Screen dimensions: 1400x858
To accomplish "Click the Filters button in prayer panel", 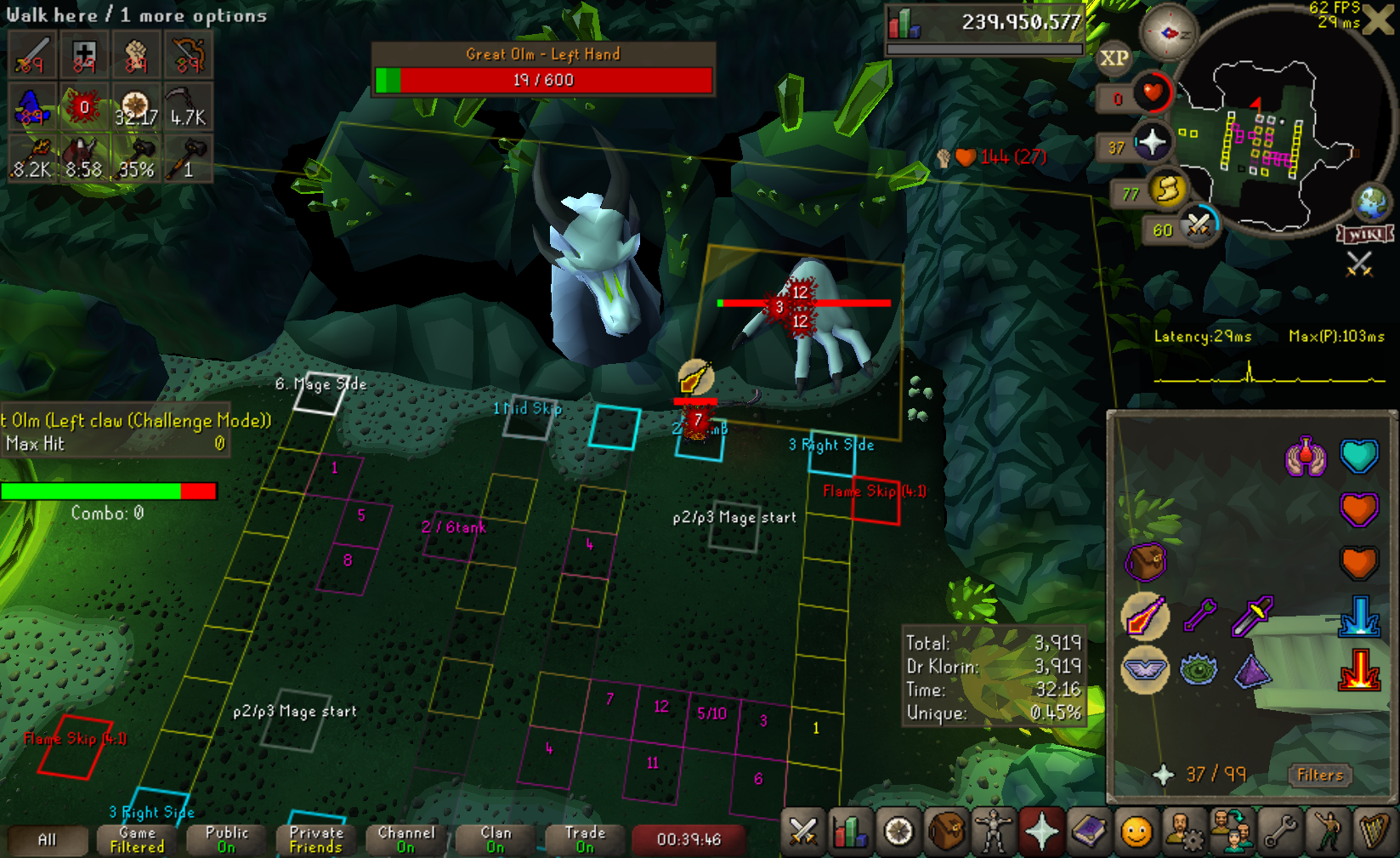I will pos(1319,775).
